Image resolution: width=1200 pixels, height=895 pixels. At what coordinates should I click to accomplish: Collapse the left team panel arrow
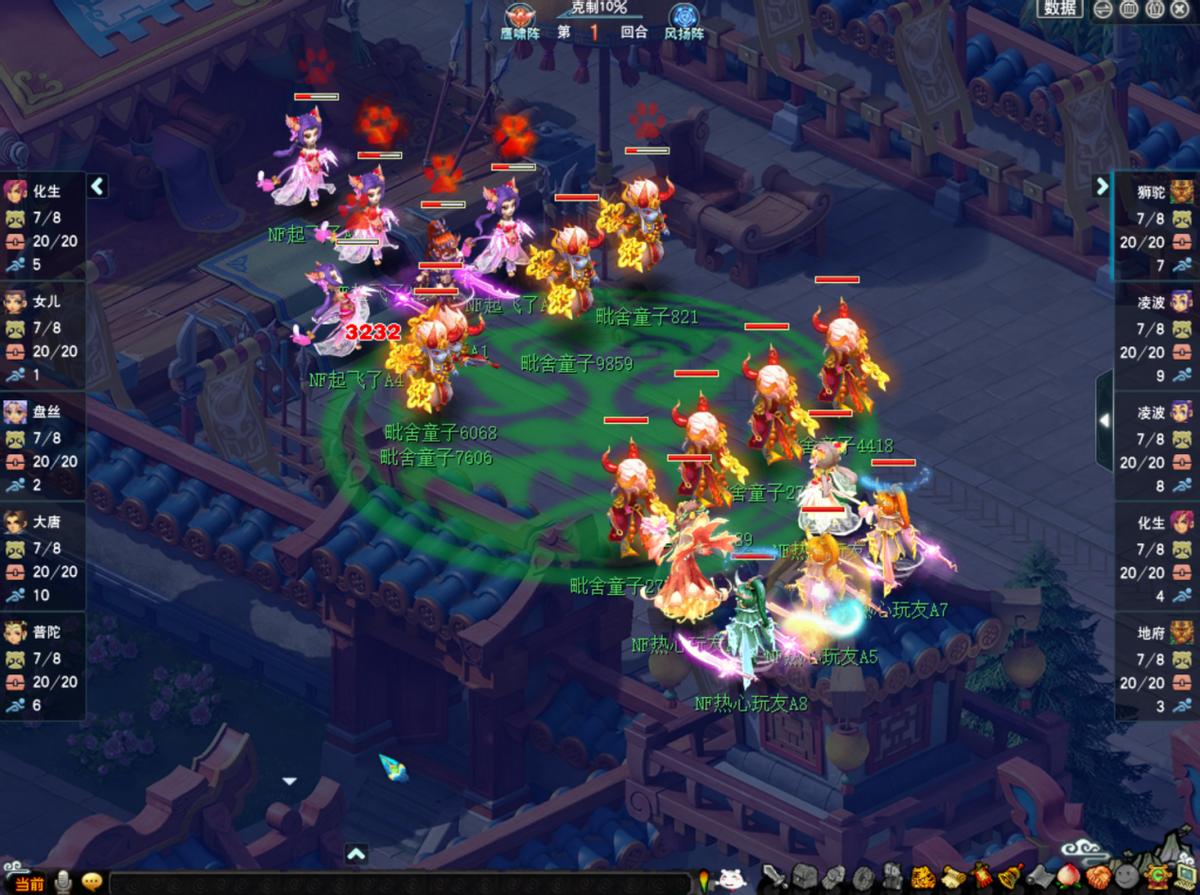[x=97, y=186]
